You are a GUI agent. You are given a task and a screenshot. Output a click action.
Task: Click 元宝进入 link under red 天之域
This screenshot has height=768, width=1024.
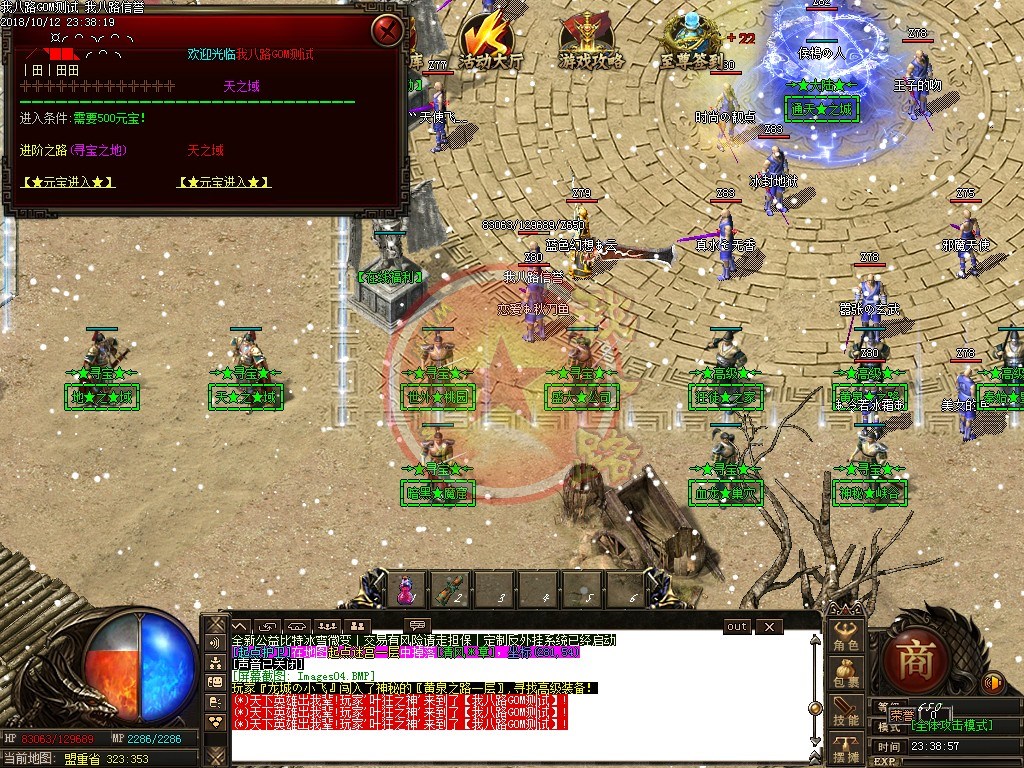point(224,182)
